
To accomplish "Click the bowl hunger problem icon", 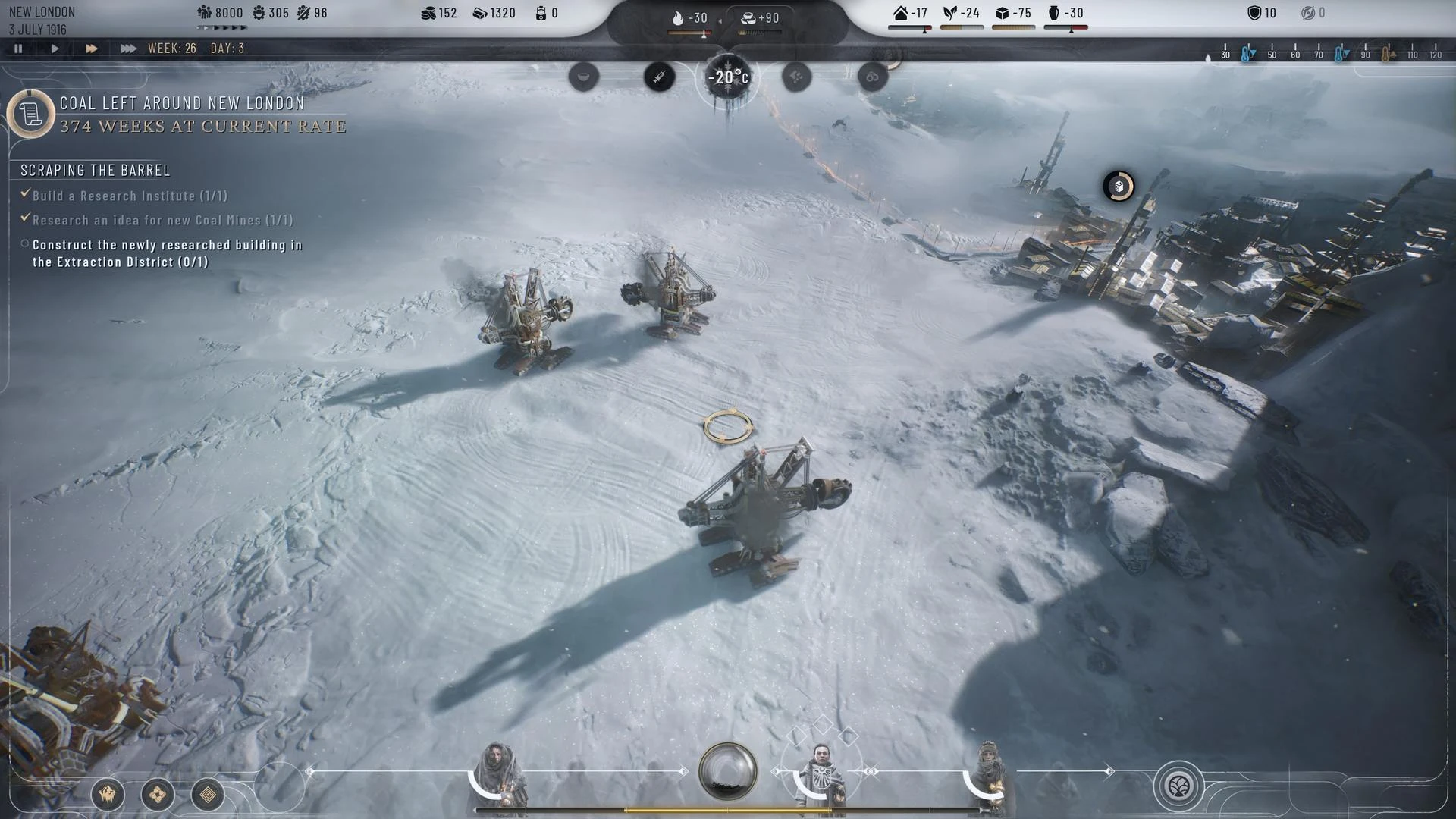I will click(583, 77).
